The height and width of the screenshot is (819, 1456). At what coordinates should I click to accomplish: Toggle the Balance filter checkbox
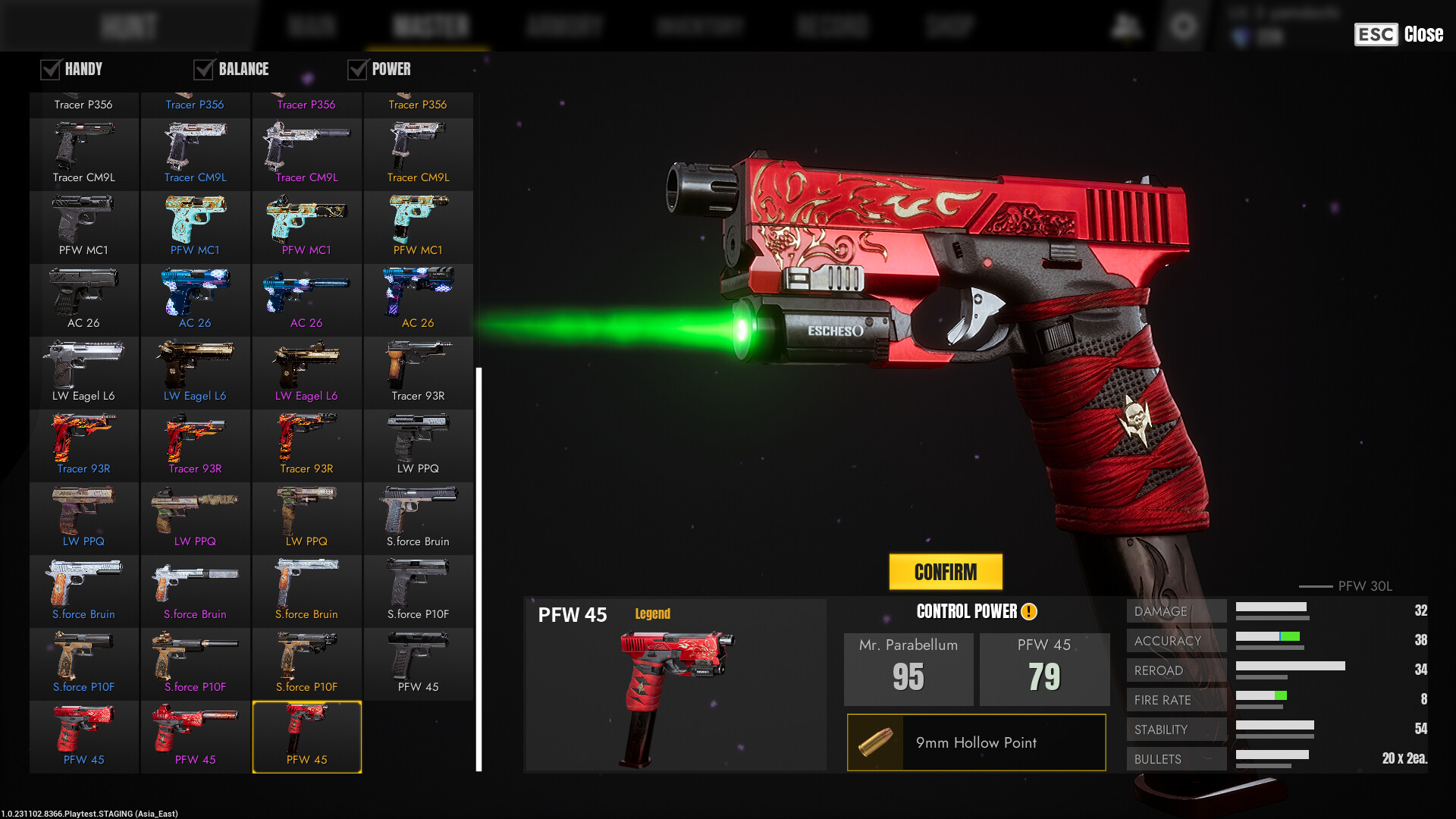tap(203, 70)
